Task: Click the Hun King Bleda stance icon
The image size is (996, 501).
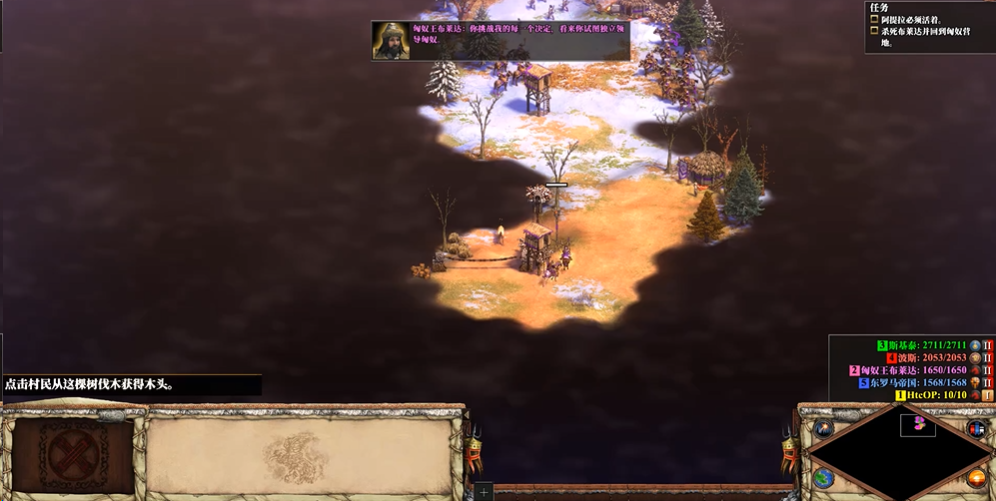Action: click(988, 370)
